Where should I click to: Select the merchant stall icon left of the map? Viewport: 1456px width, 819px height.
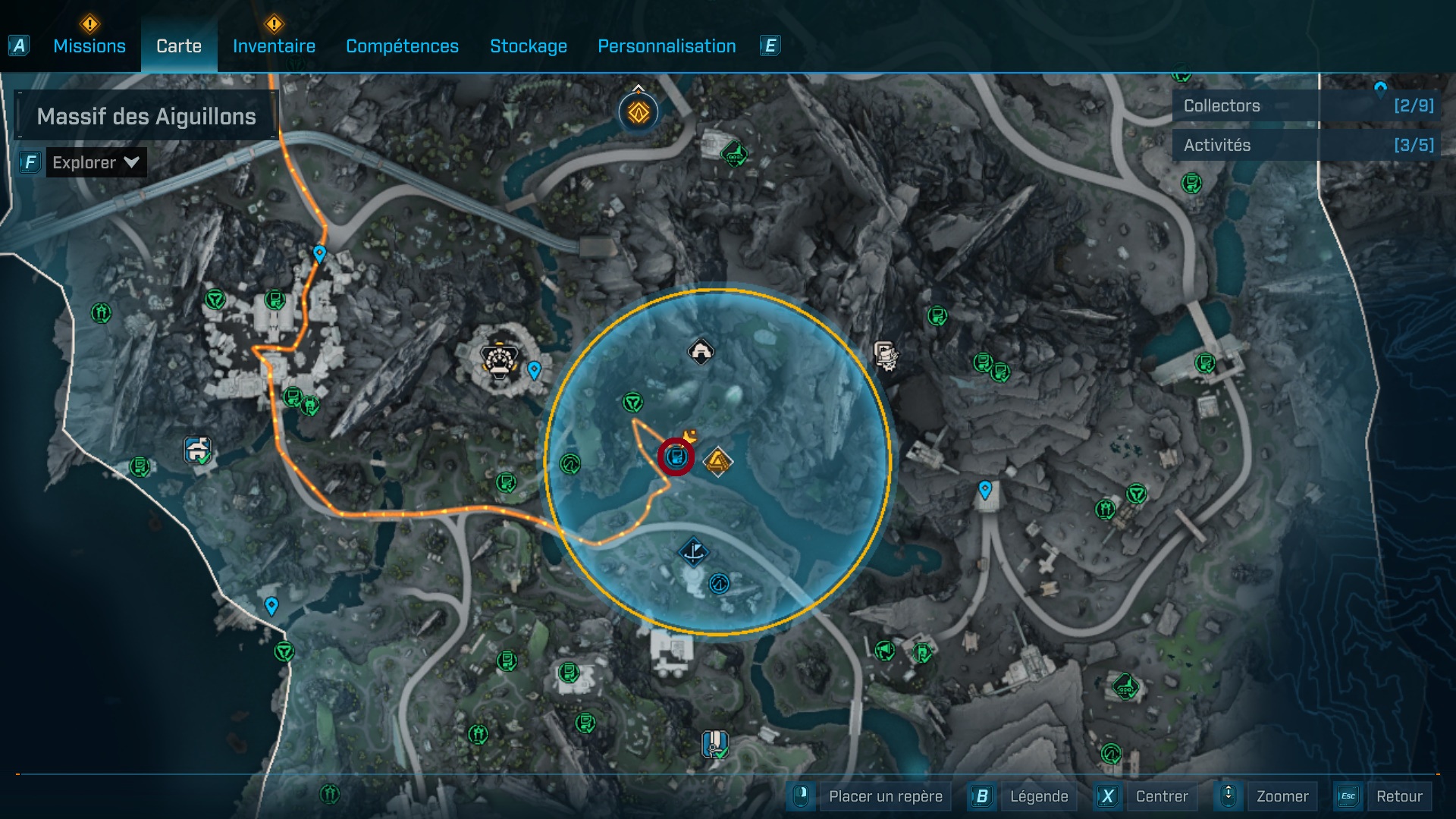click(x=196, y=449)
